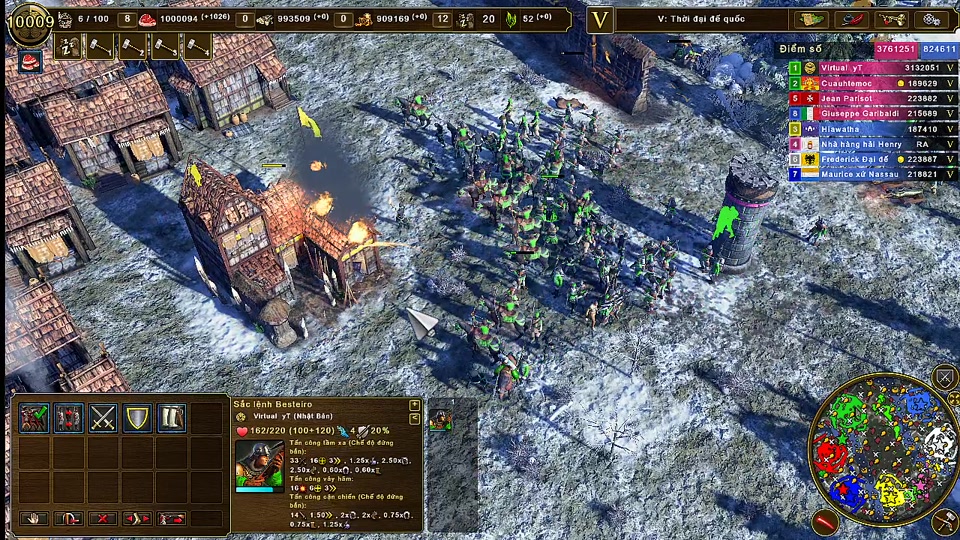The image size is (960, 540).
Task: Open the map scroll objectives button
Action: click(x=810, y=20)
